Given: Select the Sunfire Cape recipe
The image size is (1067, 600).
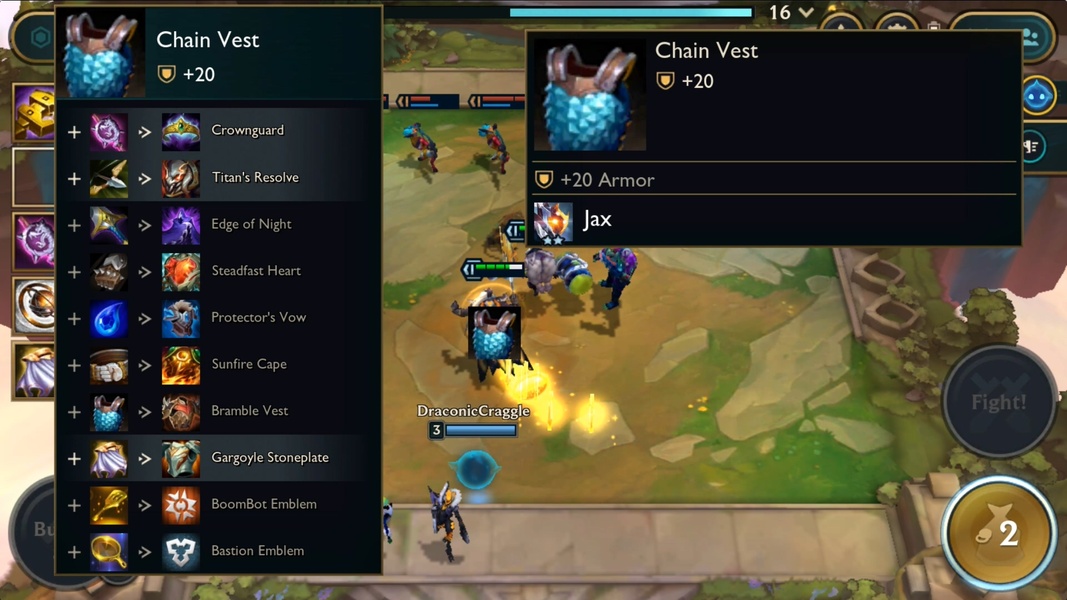Looking at the screenshot, I should click(220, 365).
